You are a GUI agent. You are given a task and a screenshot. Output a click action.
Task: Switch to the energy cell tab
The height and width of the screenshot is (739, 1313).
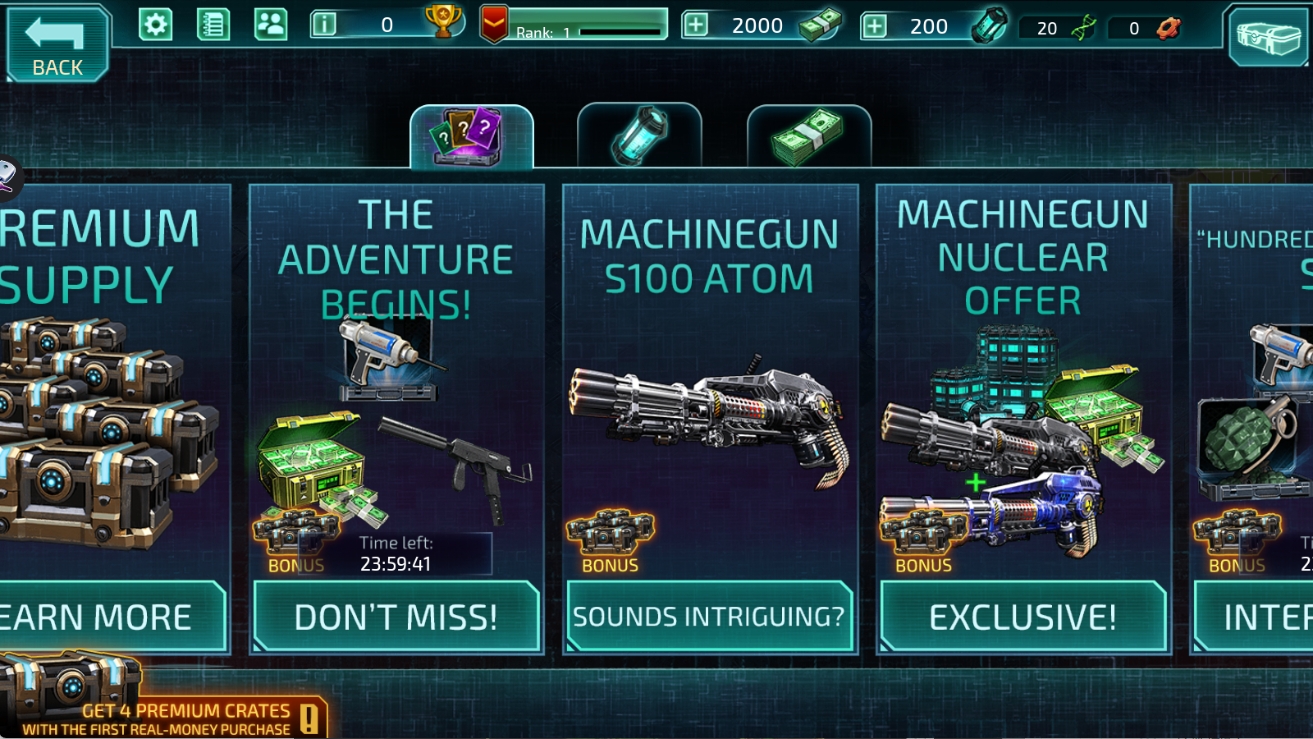click(639, 137)
